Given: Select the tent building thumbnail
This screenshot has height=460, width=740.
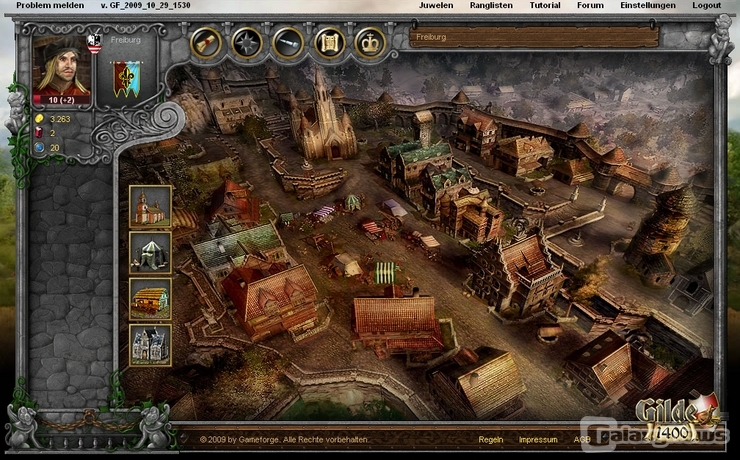Looking at the screenshot, I should (150, 252).
